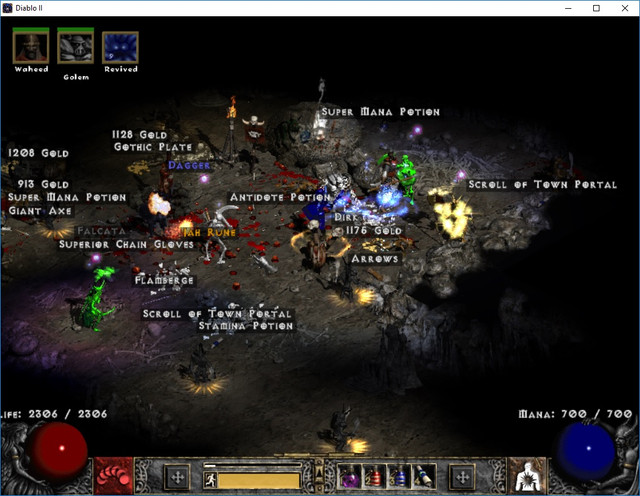Pick up the Flamberge label
The height and width of the screenshot is (496, 640).
[165, 281]
